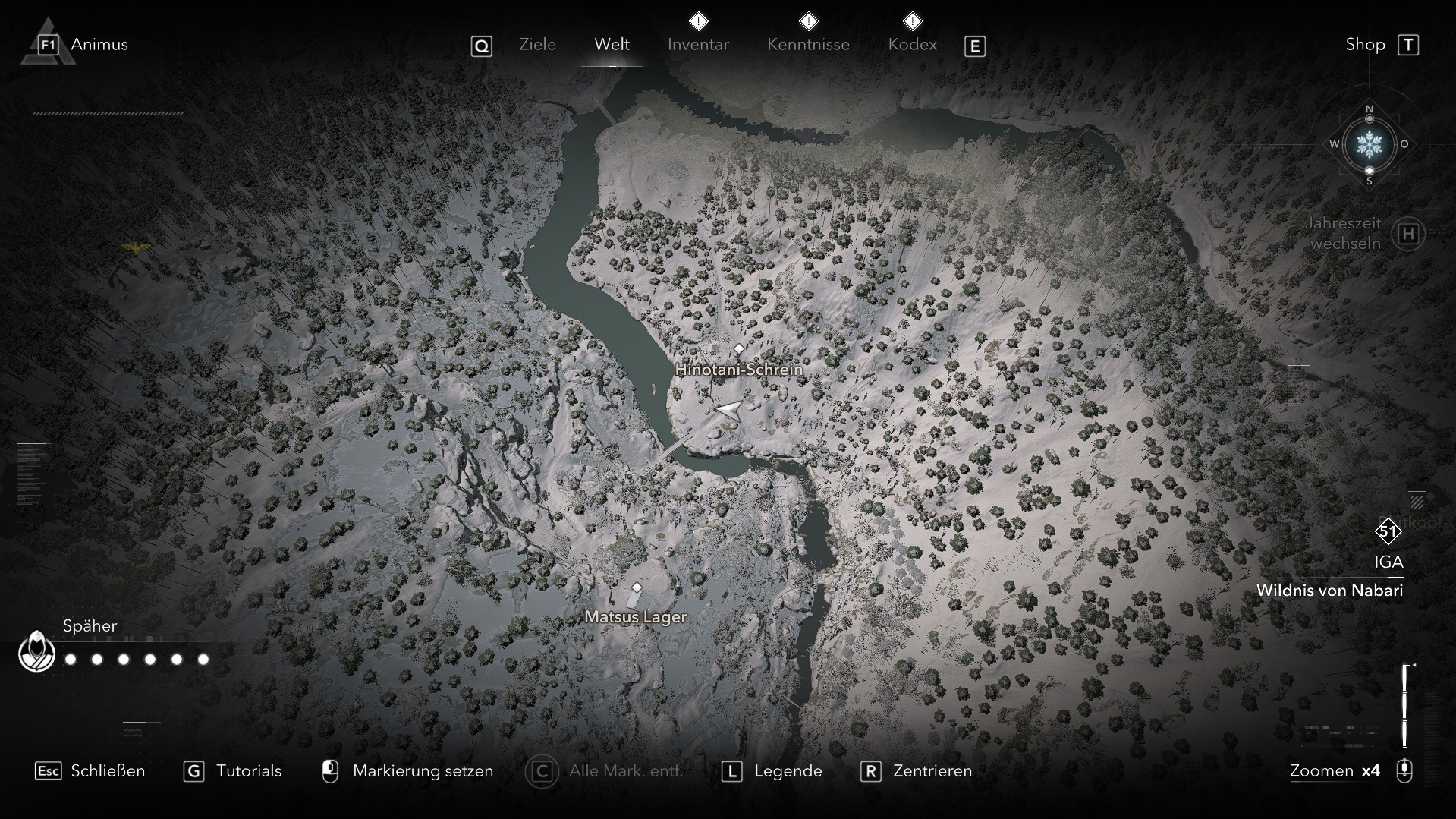Show the Kodex tab
1456x819 pixels.
912,45
